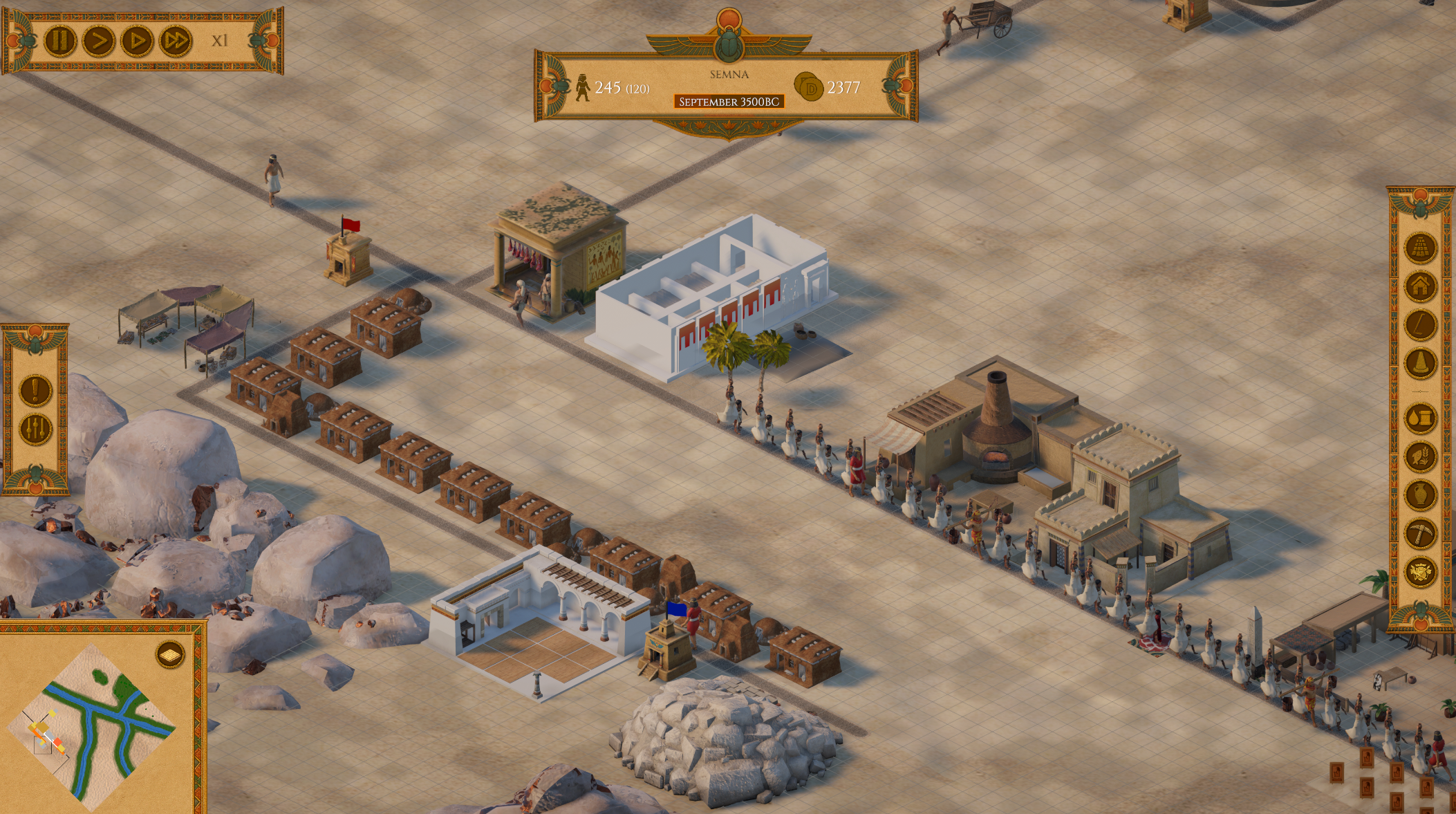Open the exclamation mark alerts panel
1456x814 pixels.
(x=35, y=391)
